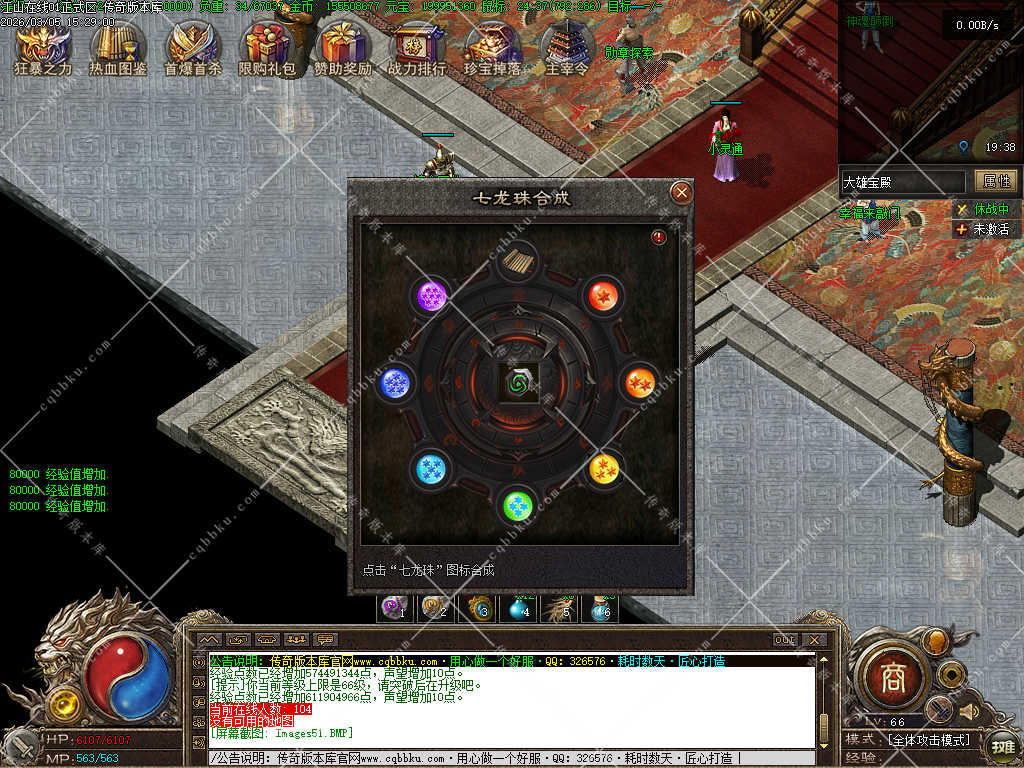Image resolution: width=1024 pixels, height=768 pixels.
Task: Select the purple dragon ball slot
Action: pos(433,296)
